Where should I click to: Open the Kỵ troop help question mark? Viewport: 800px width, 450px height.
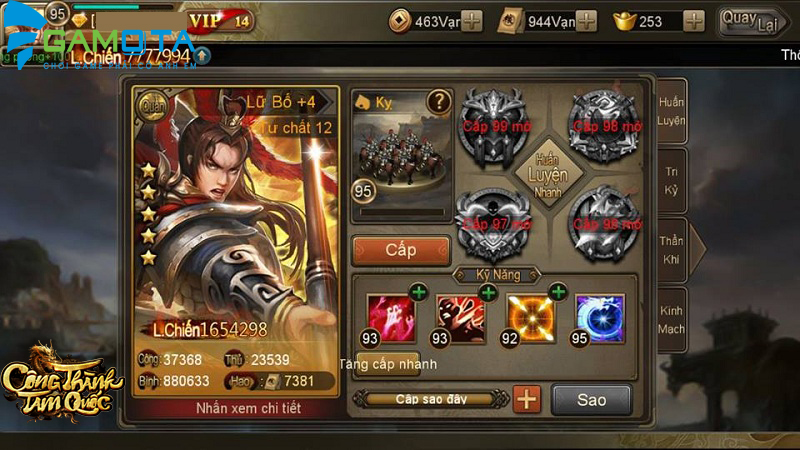(x=438, y=101)
